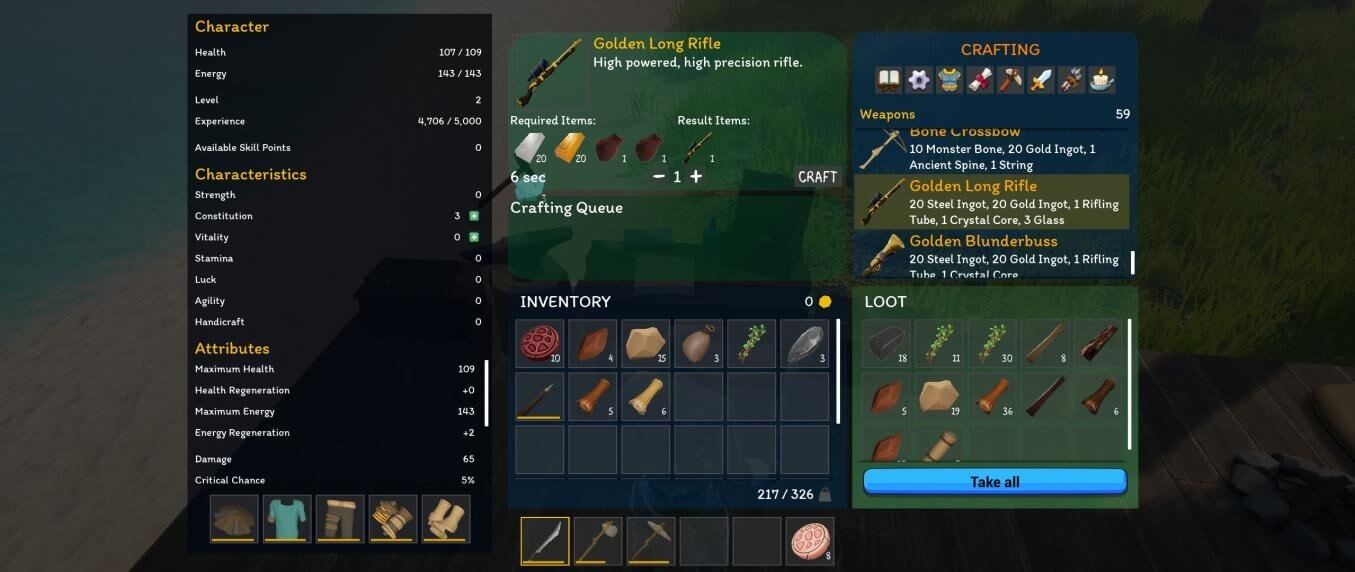Craft the Golden Long Rifle

point(816,177)
